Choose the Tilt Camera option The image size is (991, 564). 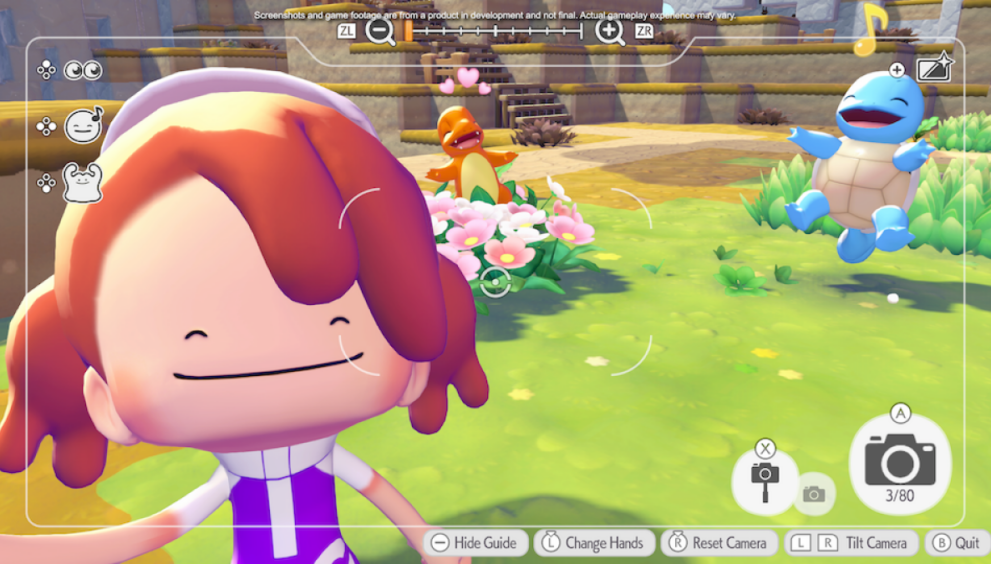coord(852,543)
